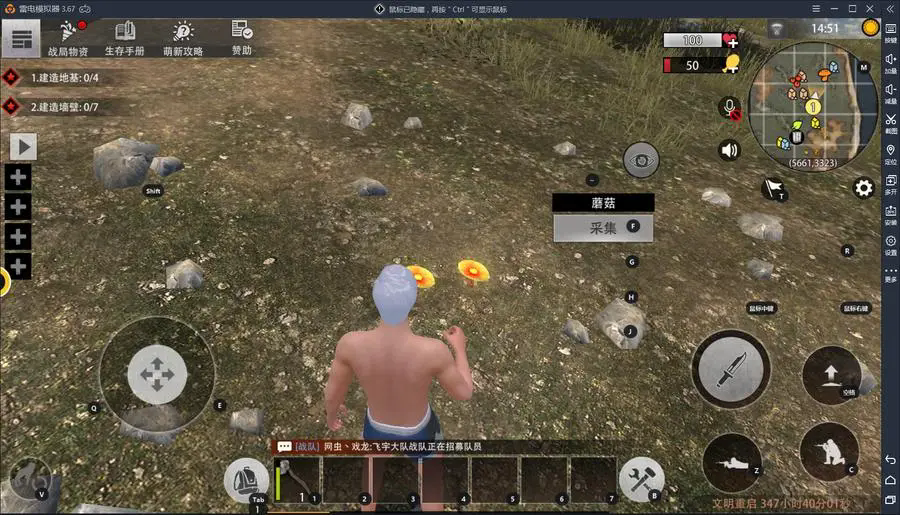Activate the jump arrow button
The width and height of the screenshot is (900, 515).
(x=831, y=375)
